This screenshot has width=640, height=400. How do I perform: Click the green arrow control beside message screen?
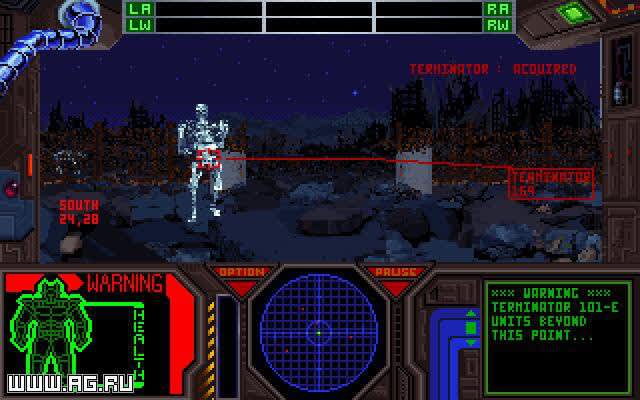472,328
